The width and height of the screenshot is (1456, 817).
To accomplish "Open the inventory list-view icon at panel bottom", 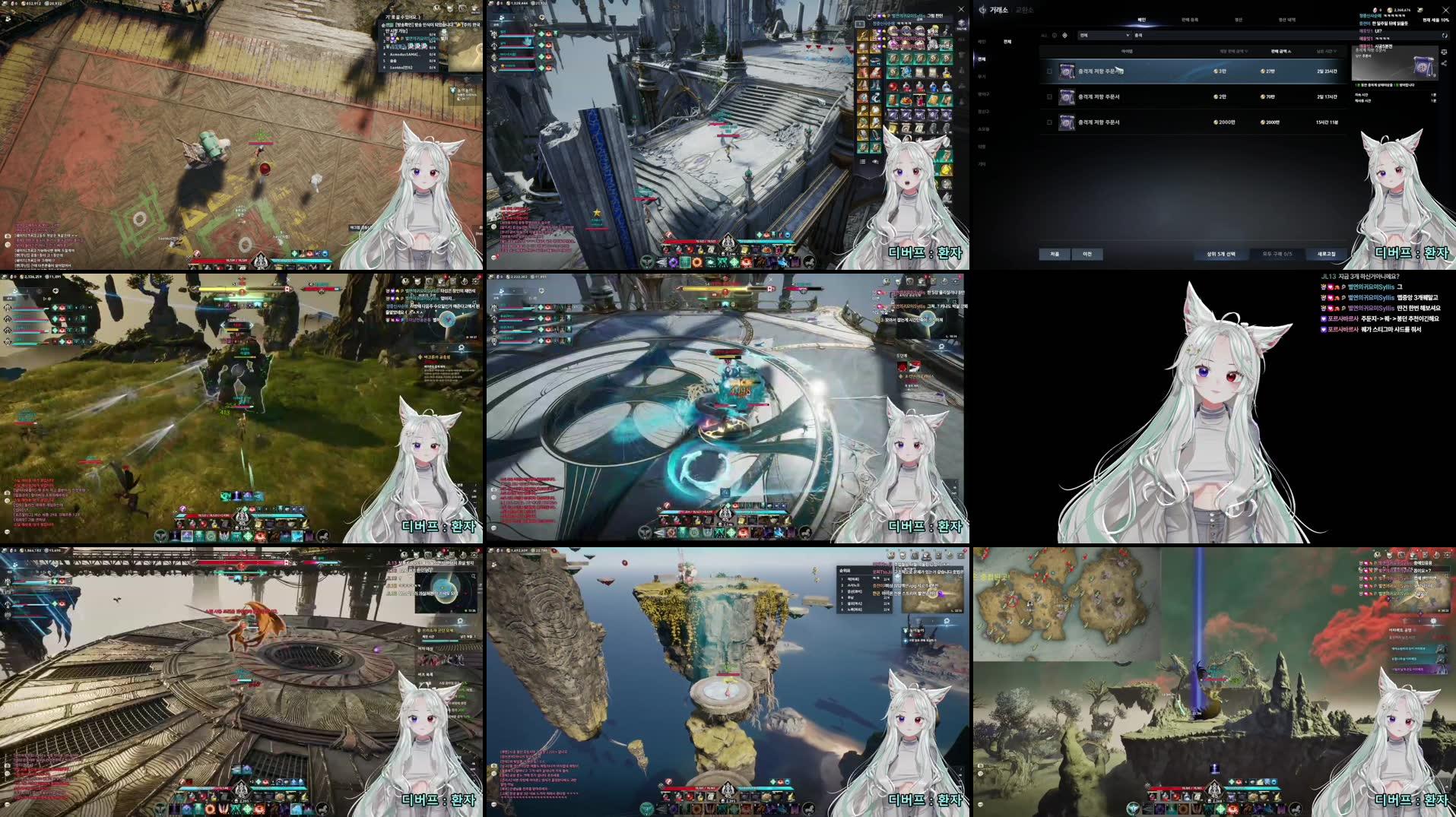I will (862, 161).
